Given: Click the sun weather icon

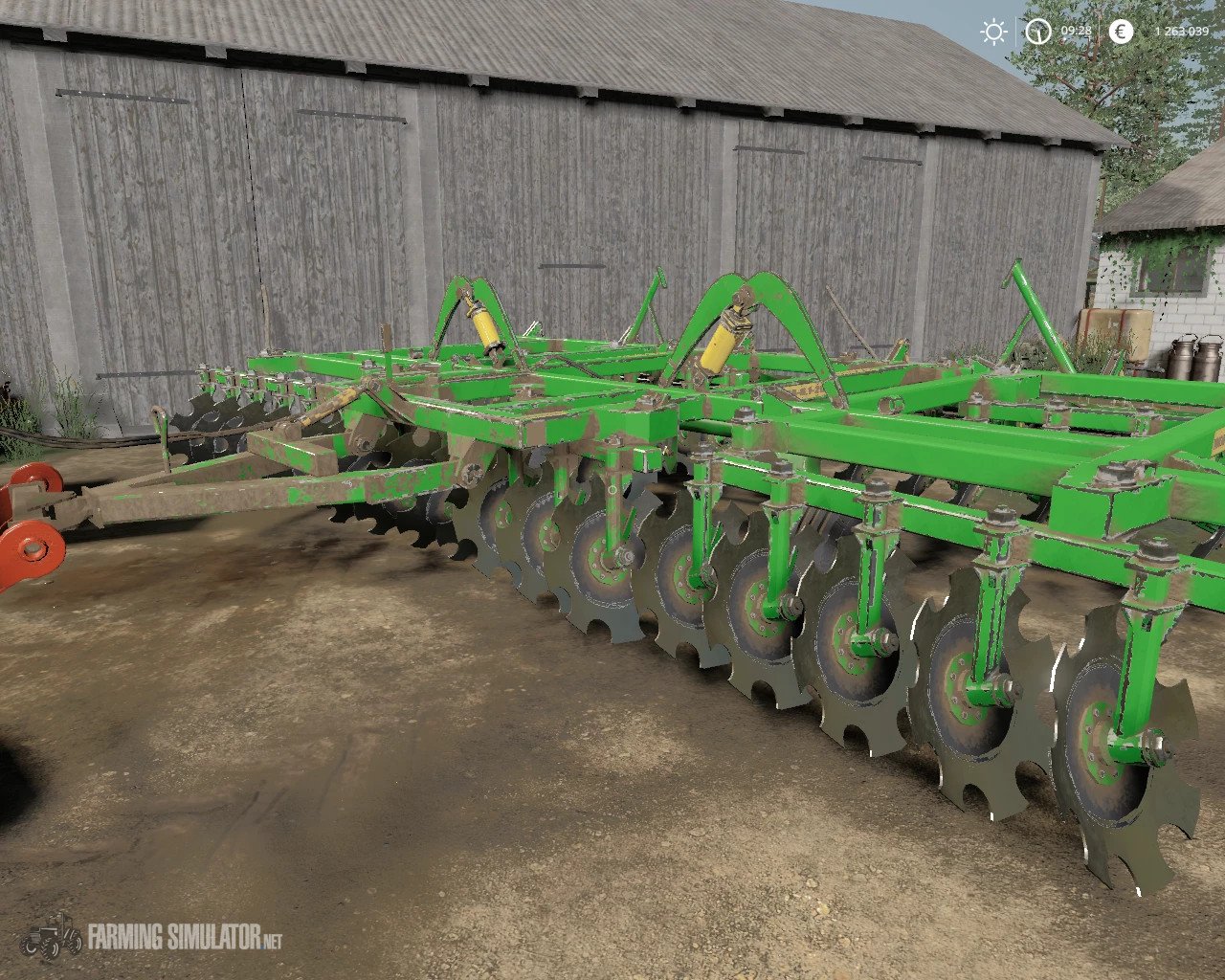Looking at the screenshot, I should point(991,33).
